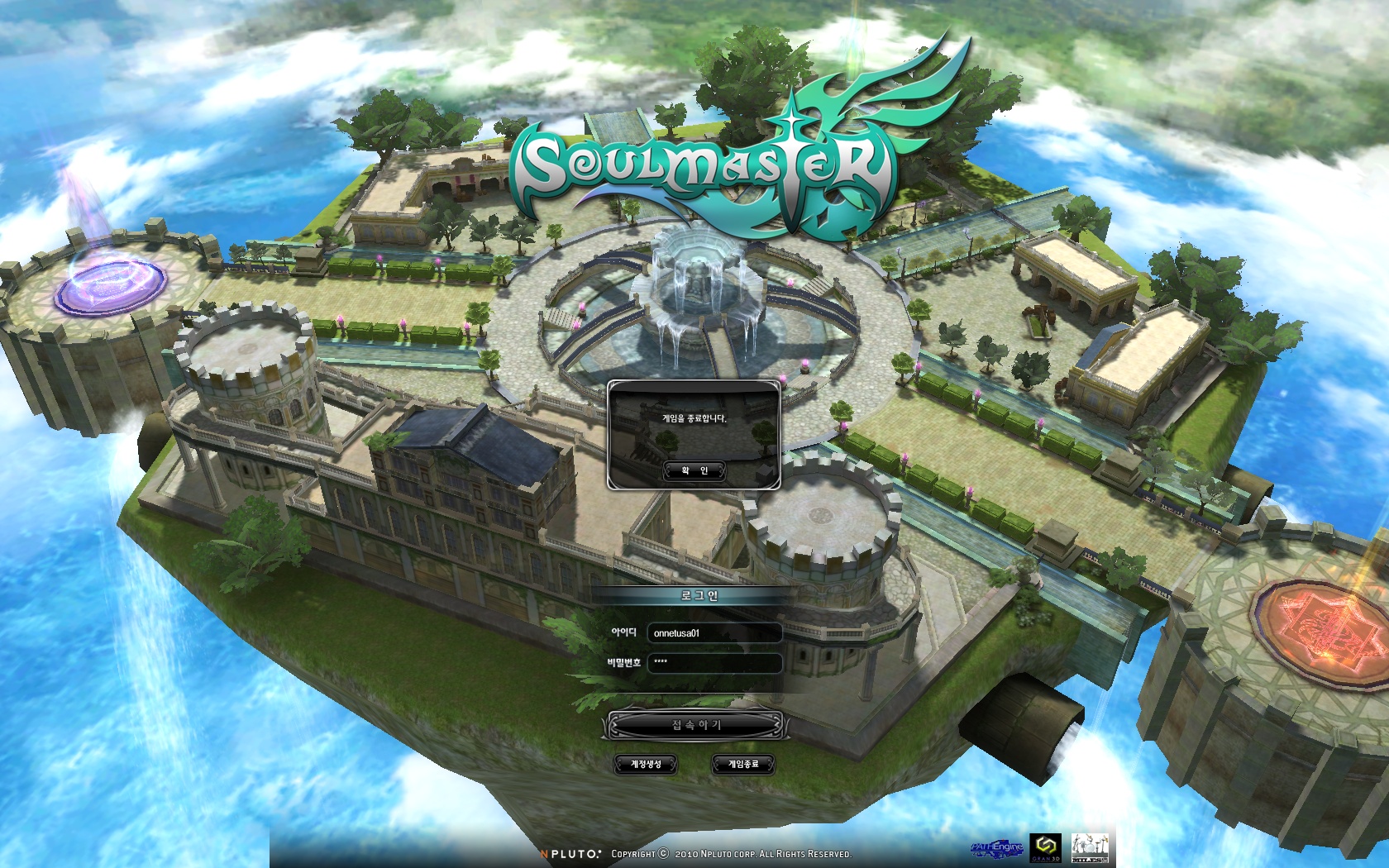Click the 아이디 username input field
The height and width of the screenshot is (868, 1389).
[714, 633]
